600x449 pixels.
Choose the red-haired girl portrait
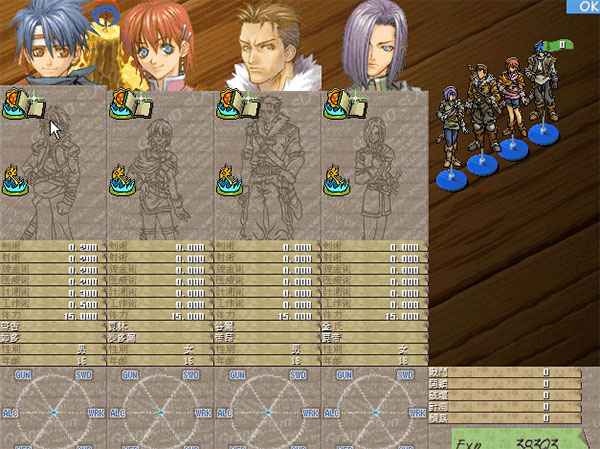click(160, 47)
